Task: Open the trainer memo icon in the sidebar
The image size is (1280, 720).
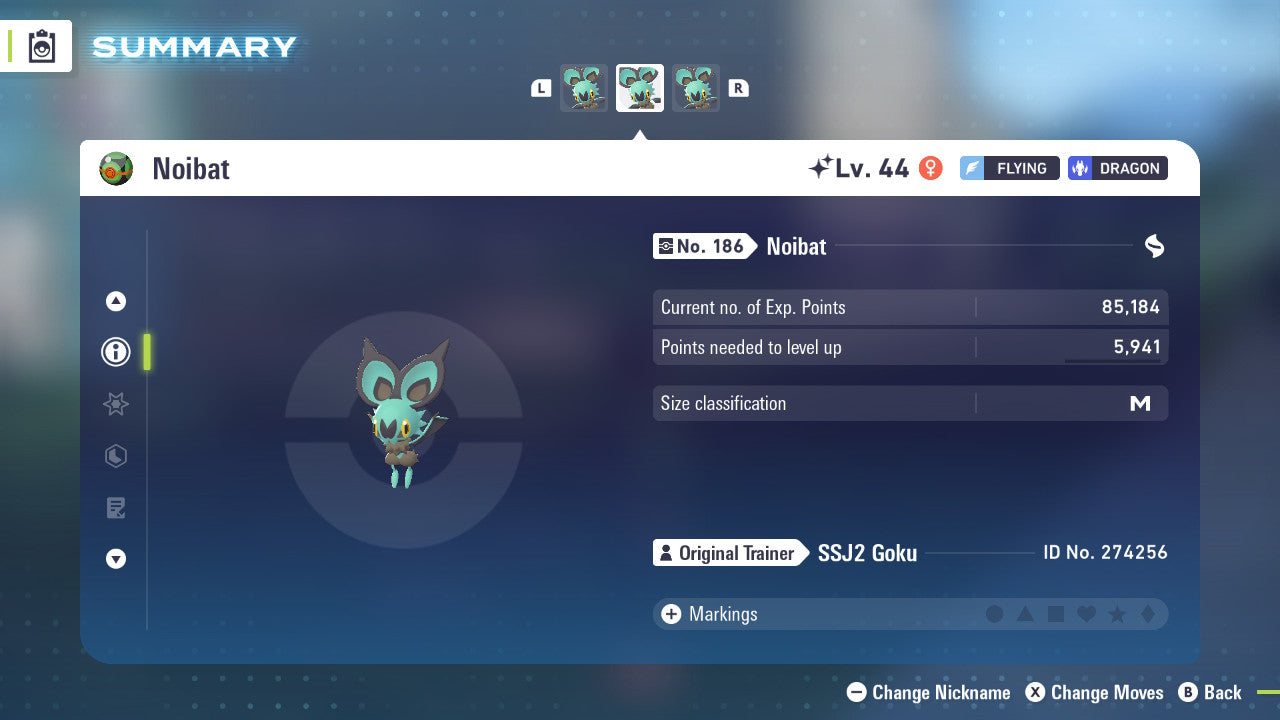Action: click(x=115, y=507)
